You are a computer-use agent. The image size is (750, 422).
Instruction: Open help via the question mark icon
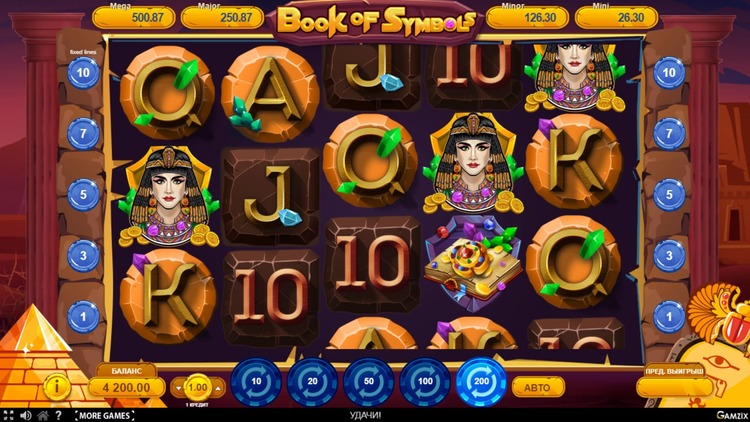pyautogui.click(x=58, y=414)
